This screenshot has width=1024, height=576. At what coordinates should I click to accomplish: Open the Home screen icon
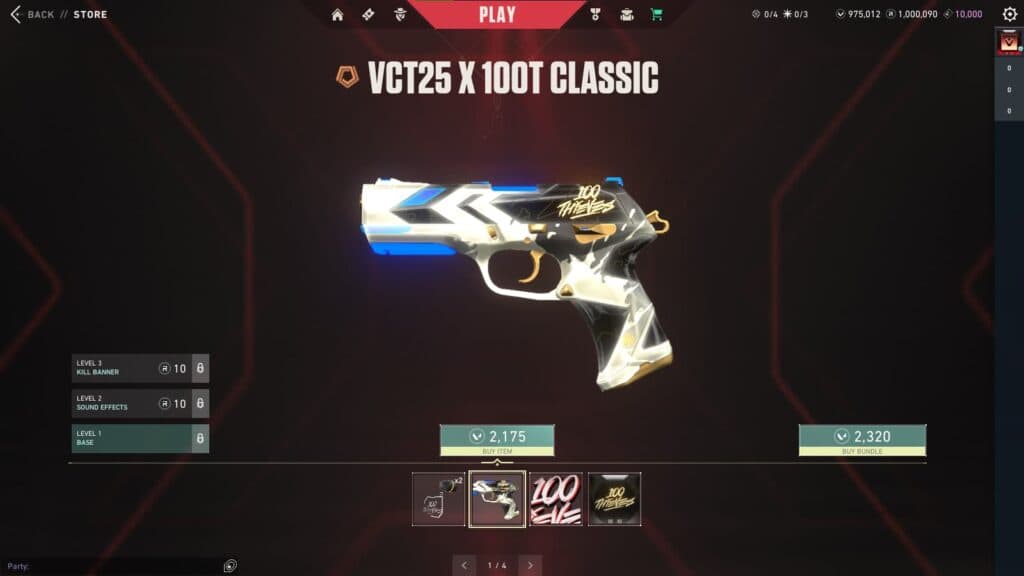(x=337, y=14)
